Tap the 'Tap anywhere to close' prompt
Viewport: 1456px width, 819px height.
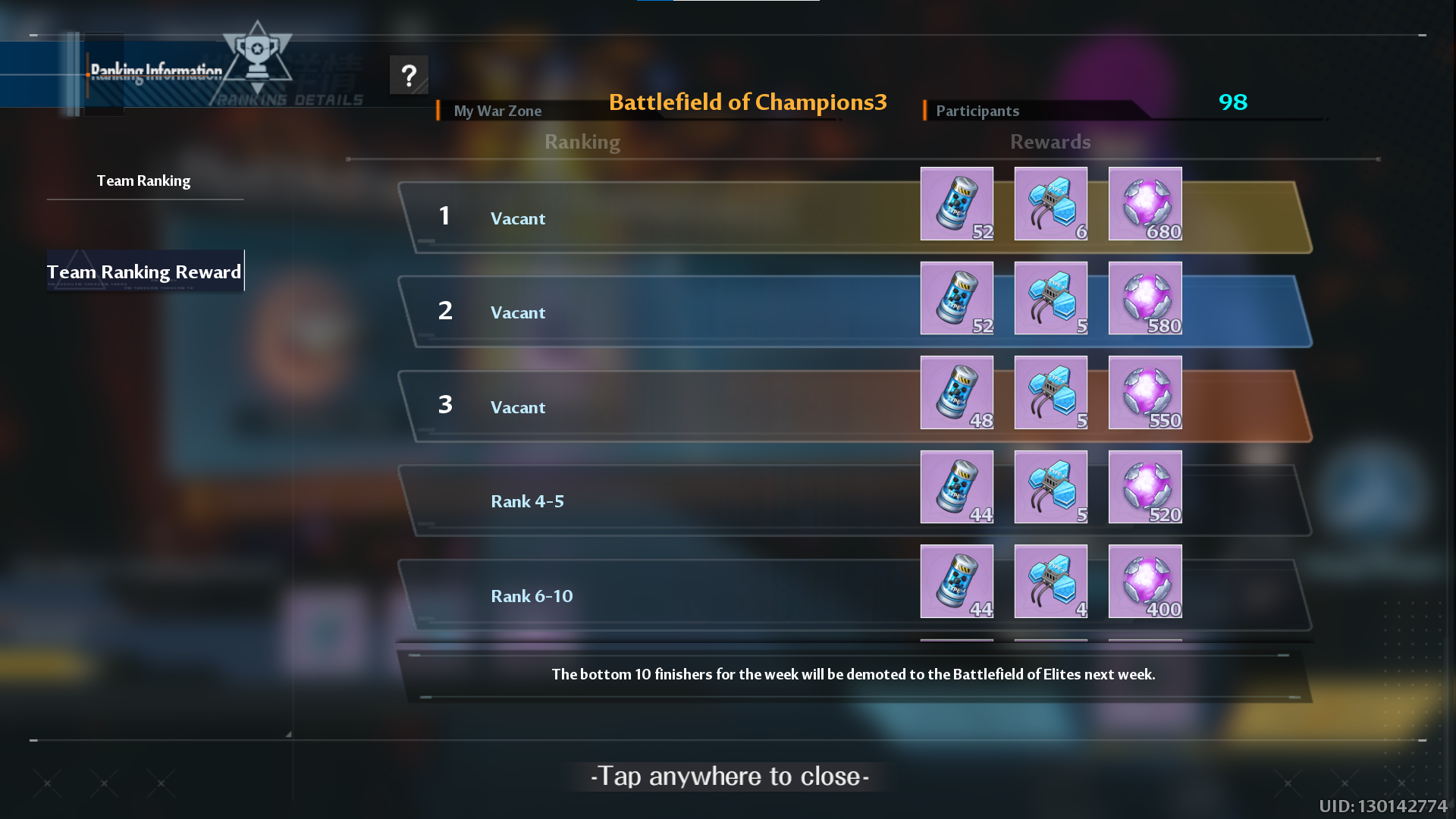coord(730,776)
